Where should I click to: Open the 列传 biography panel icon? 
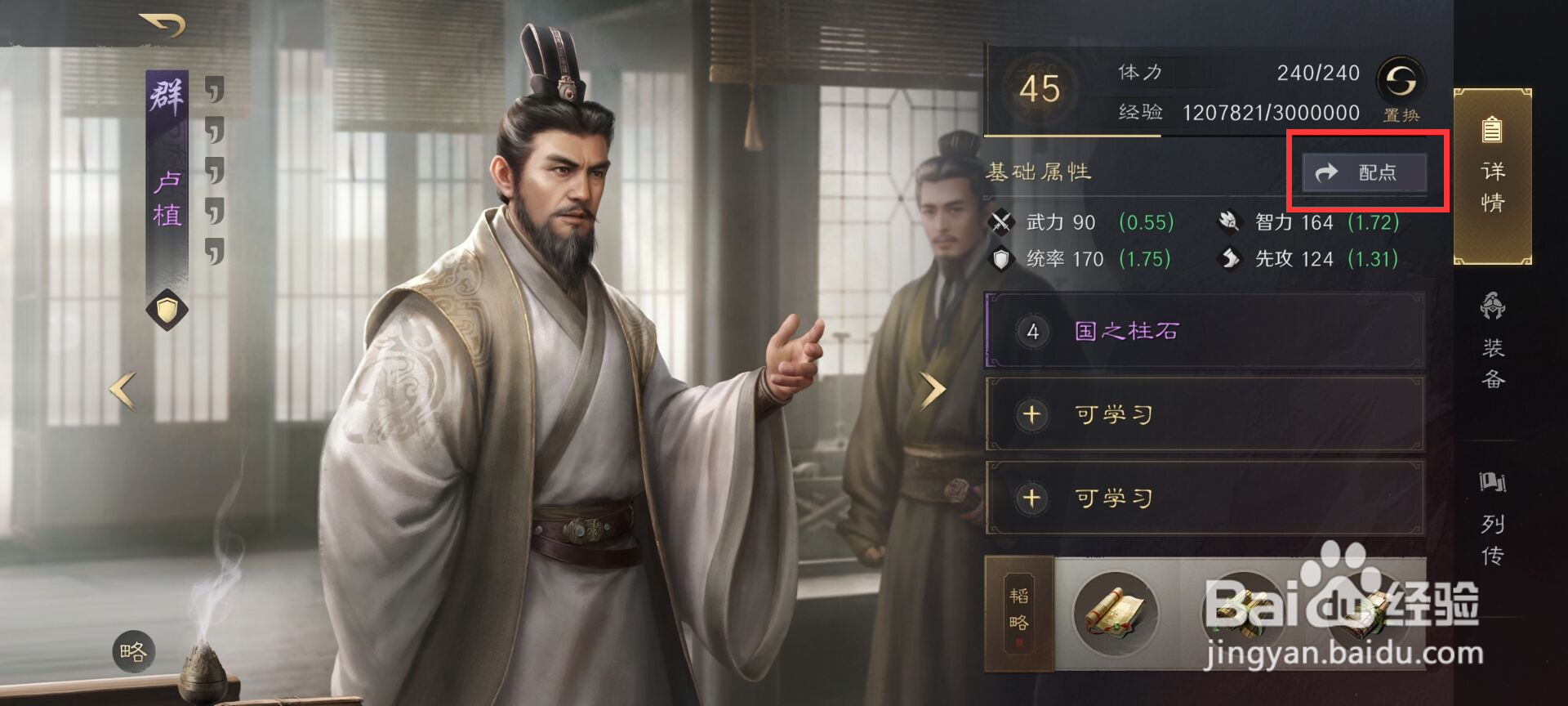tap(1492, 507)
